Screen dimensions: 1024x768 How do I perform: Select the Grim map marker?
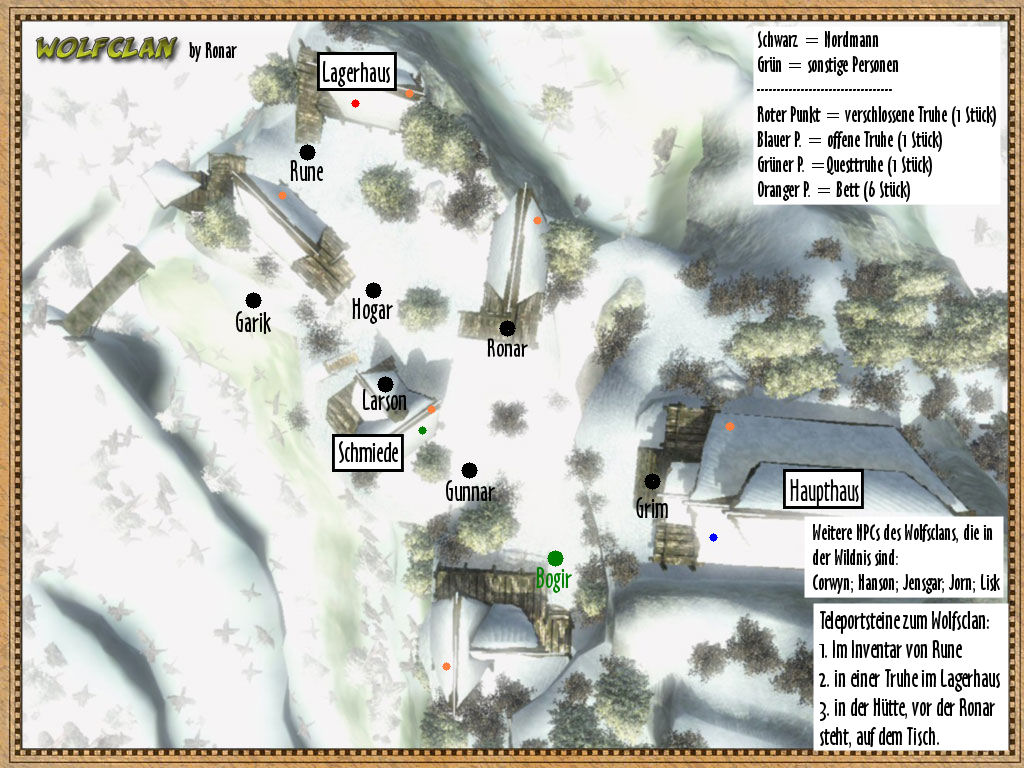tap(652, 481)
